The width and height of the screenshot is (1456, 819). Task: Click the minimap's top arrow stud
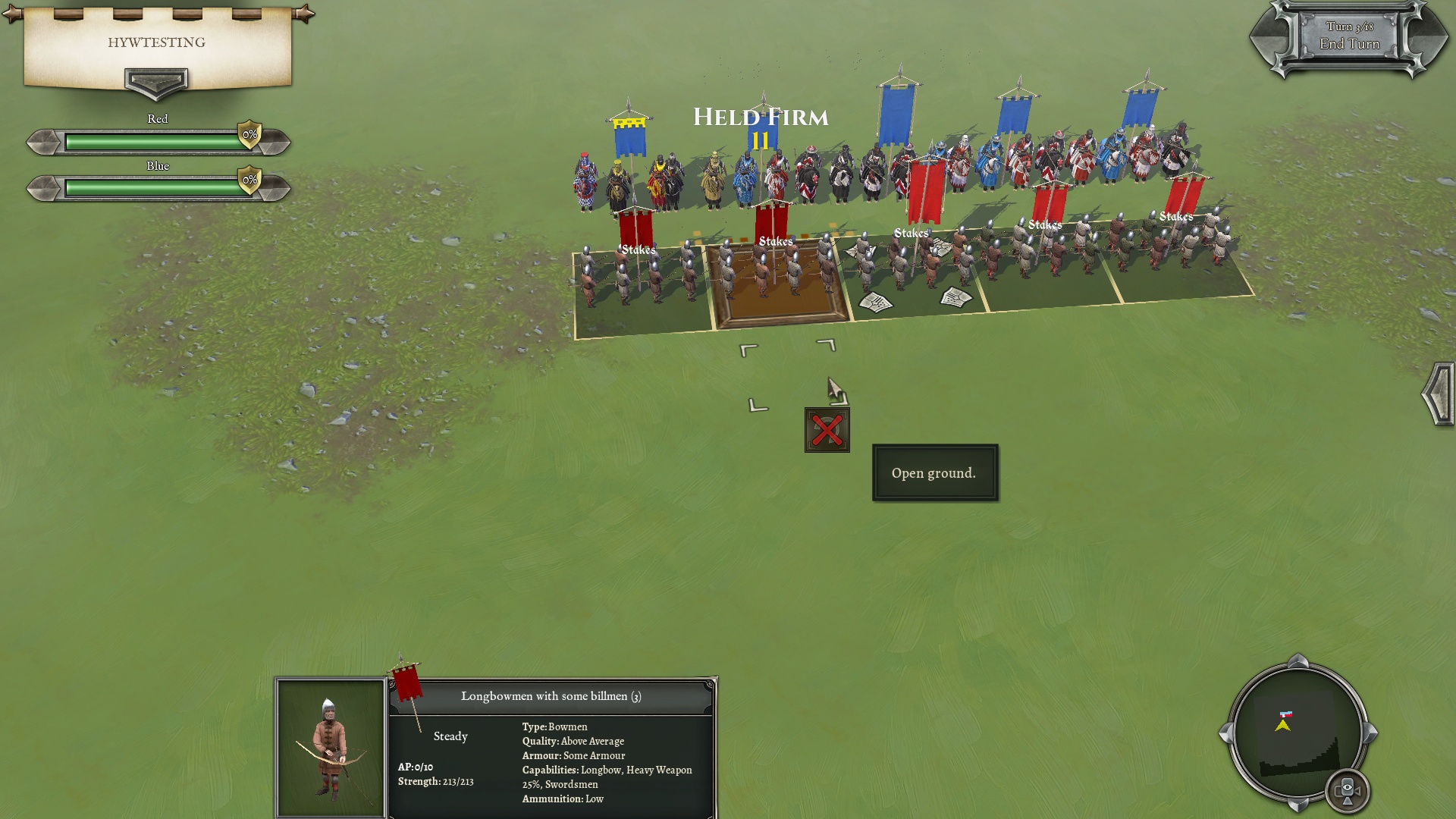[x=1298, y=661]
